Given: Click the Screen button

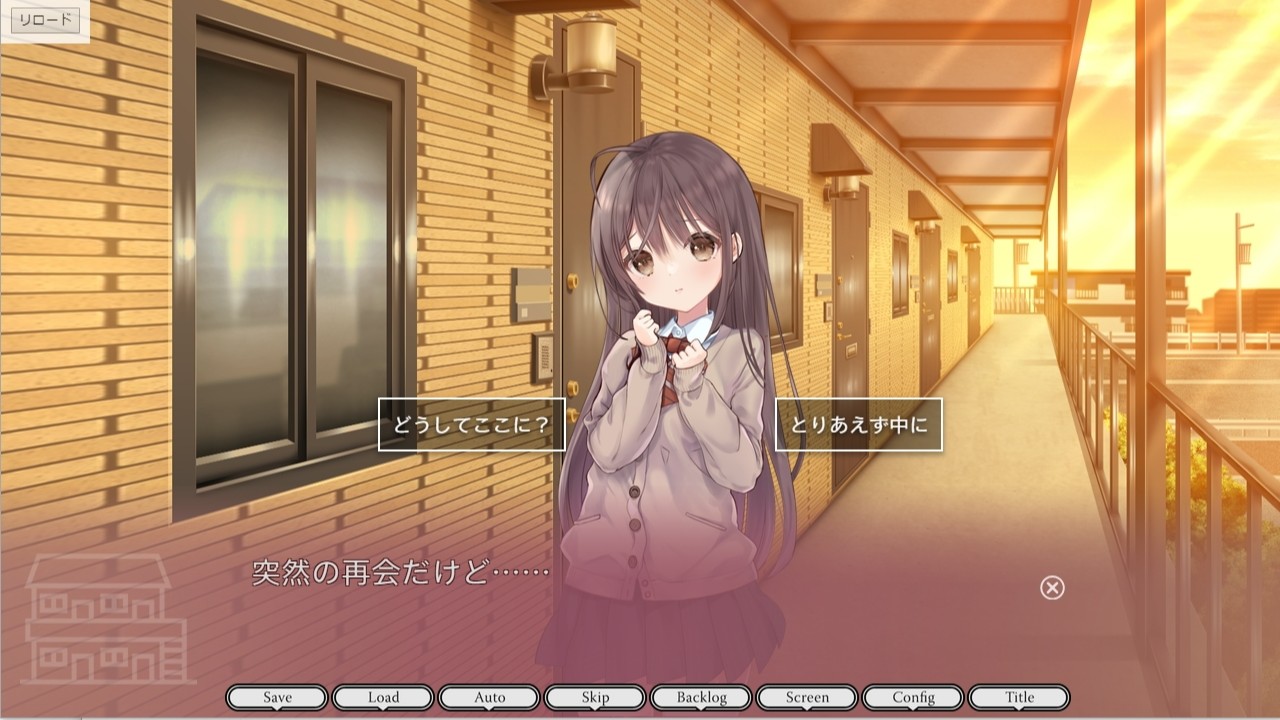Looking at the screenshot, I should (807, 697).
